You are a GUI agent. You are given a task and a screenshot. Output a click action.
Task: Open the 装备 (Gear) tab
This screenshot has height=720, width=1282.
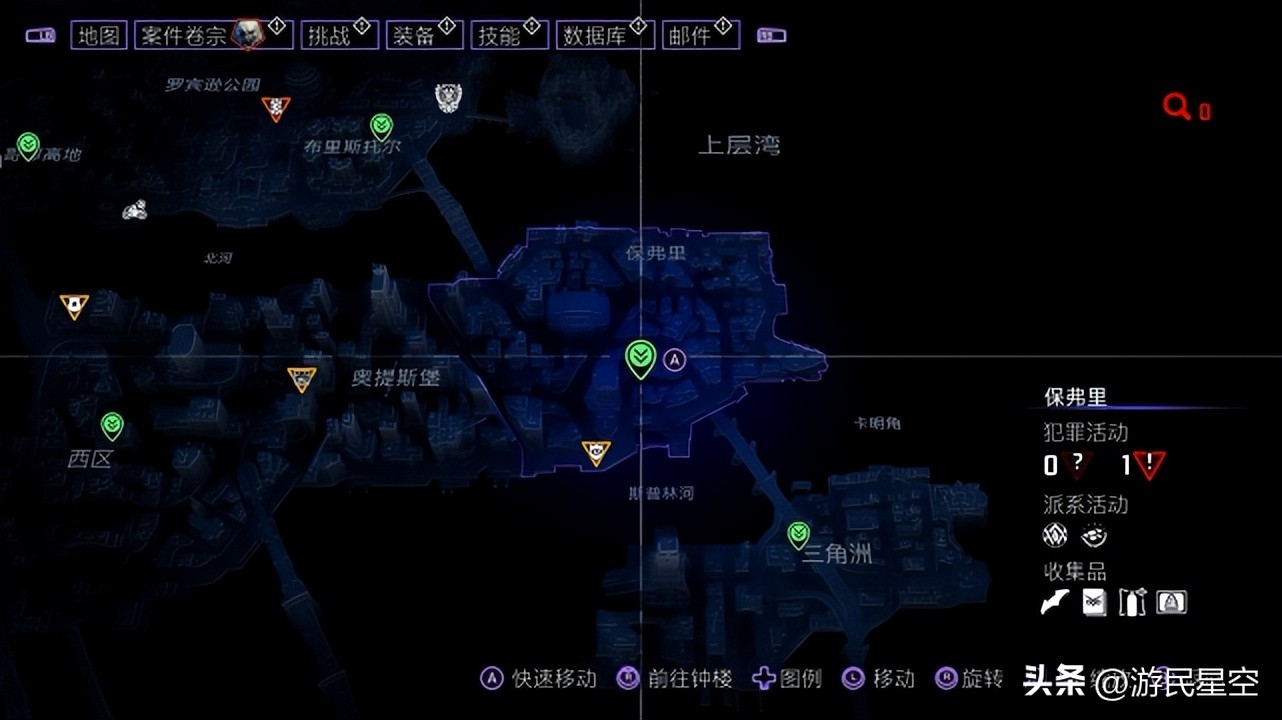click(424, 33)
